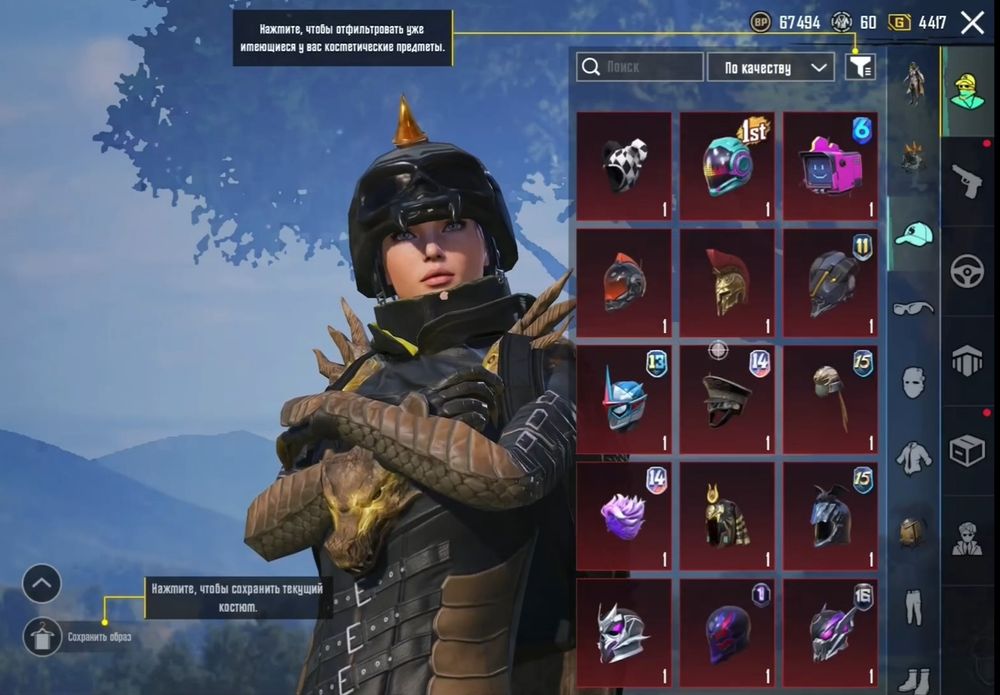The image size is (1000, 695).
Task: Open the box crate section
Action: click(x=967, y=450)
